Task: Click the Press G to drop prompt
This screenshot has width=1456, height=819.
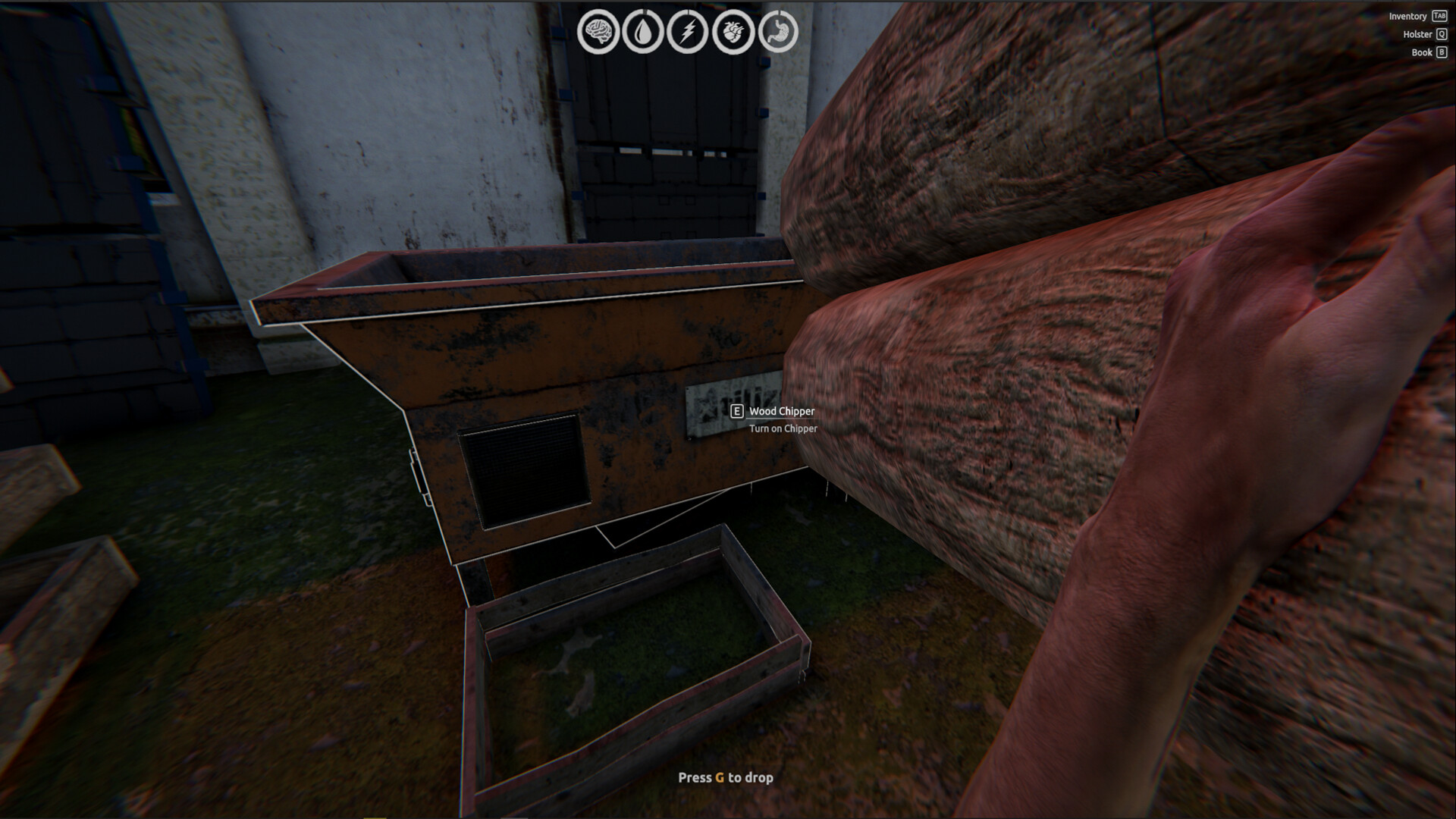Action: [726, 777]
